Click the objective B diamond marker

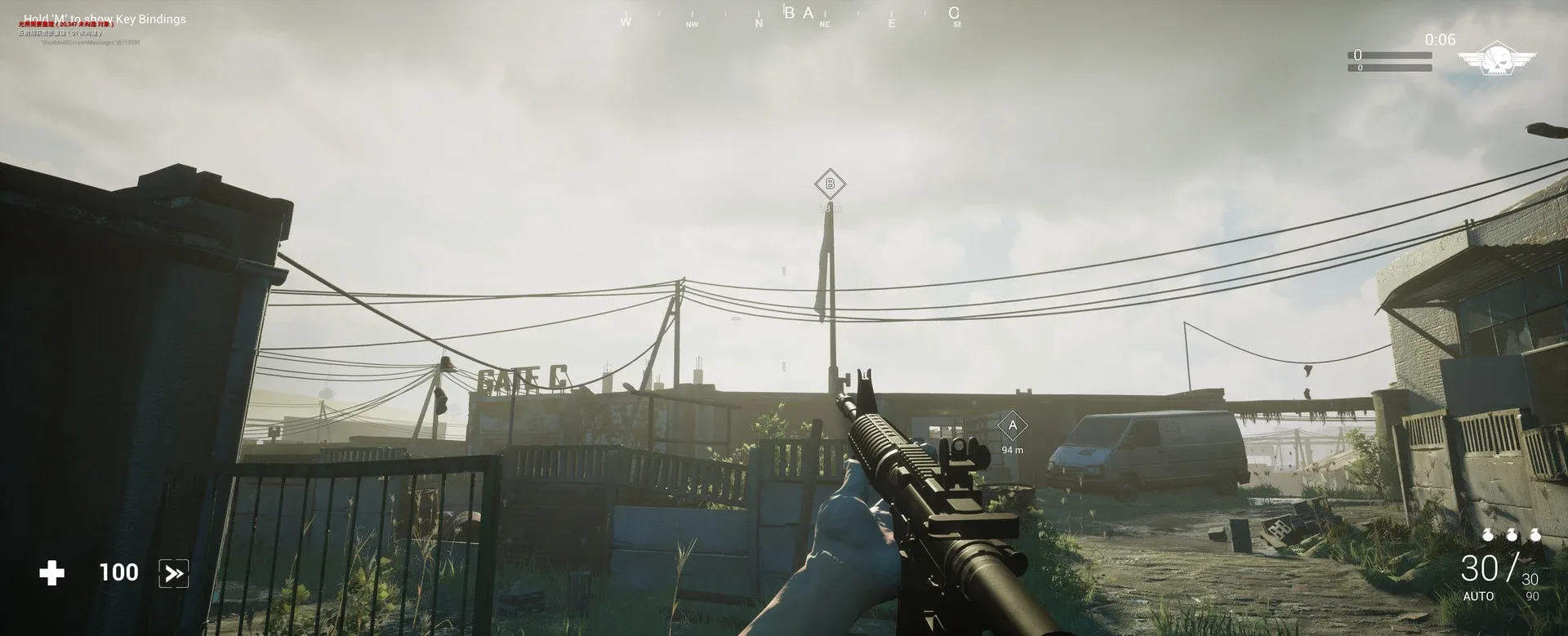point(830,185)
